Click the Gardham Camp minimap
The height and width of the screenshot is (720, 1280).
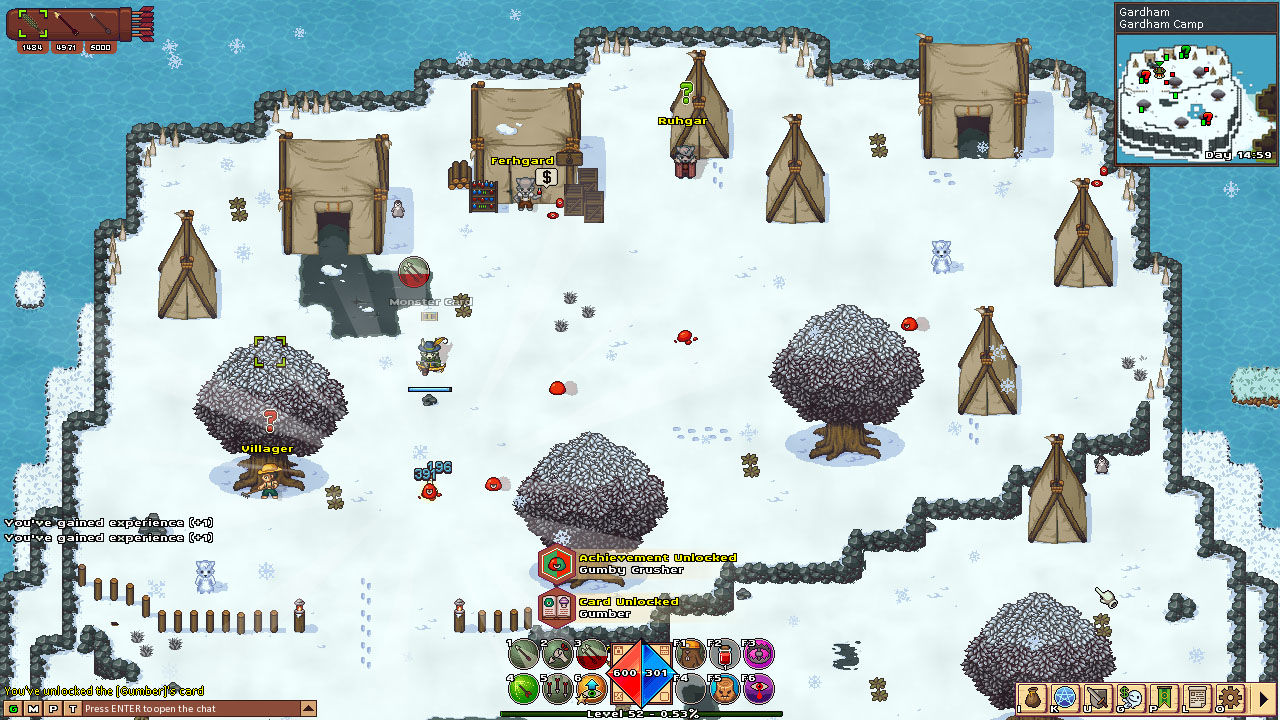click(1196, 97)
